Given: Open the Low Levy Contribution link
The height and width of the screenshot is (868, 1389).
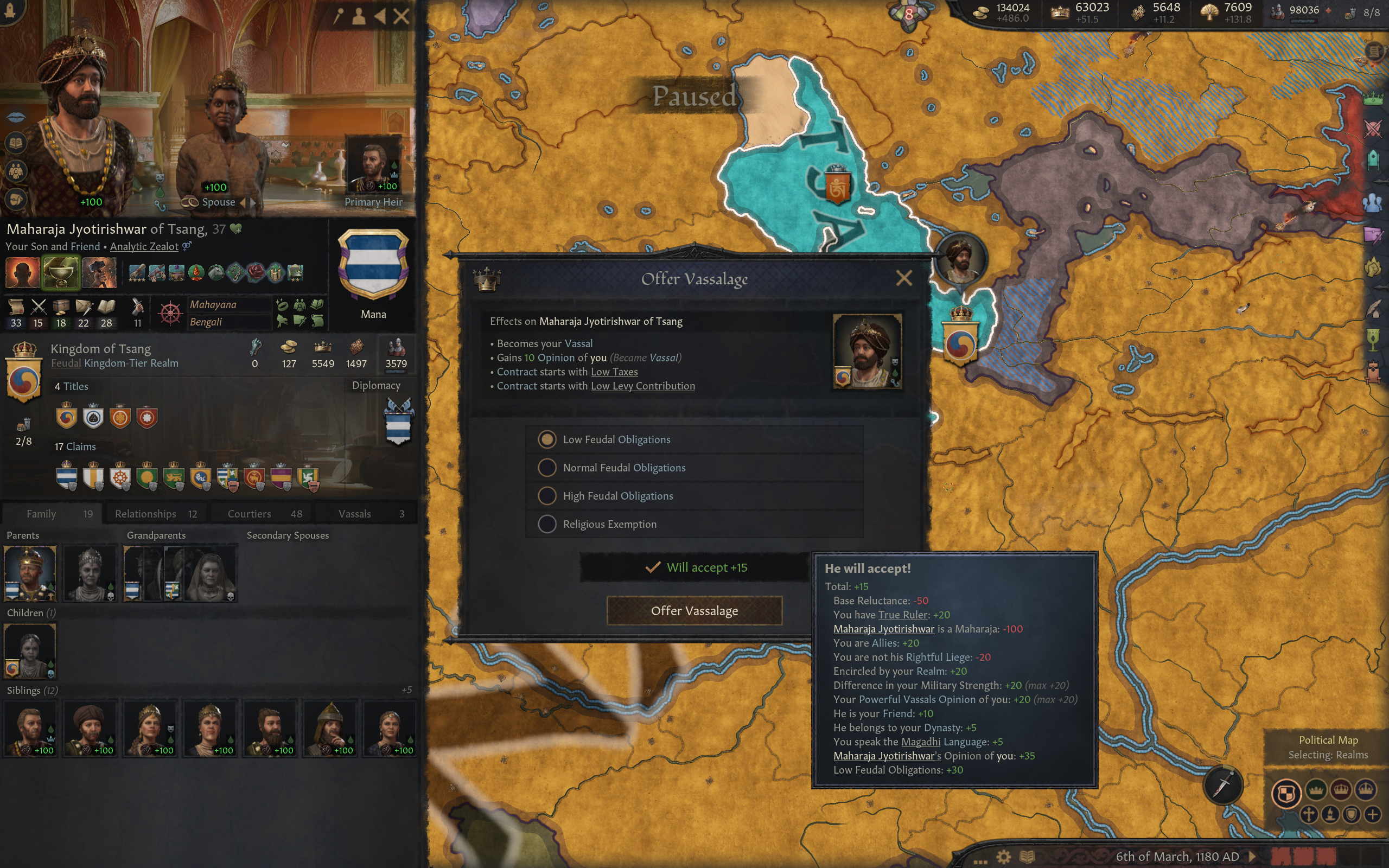Looking at the screenshot, I should coord(643,386).
